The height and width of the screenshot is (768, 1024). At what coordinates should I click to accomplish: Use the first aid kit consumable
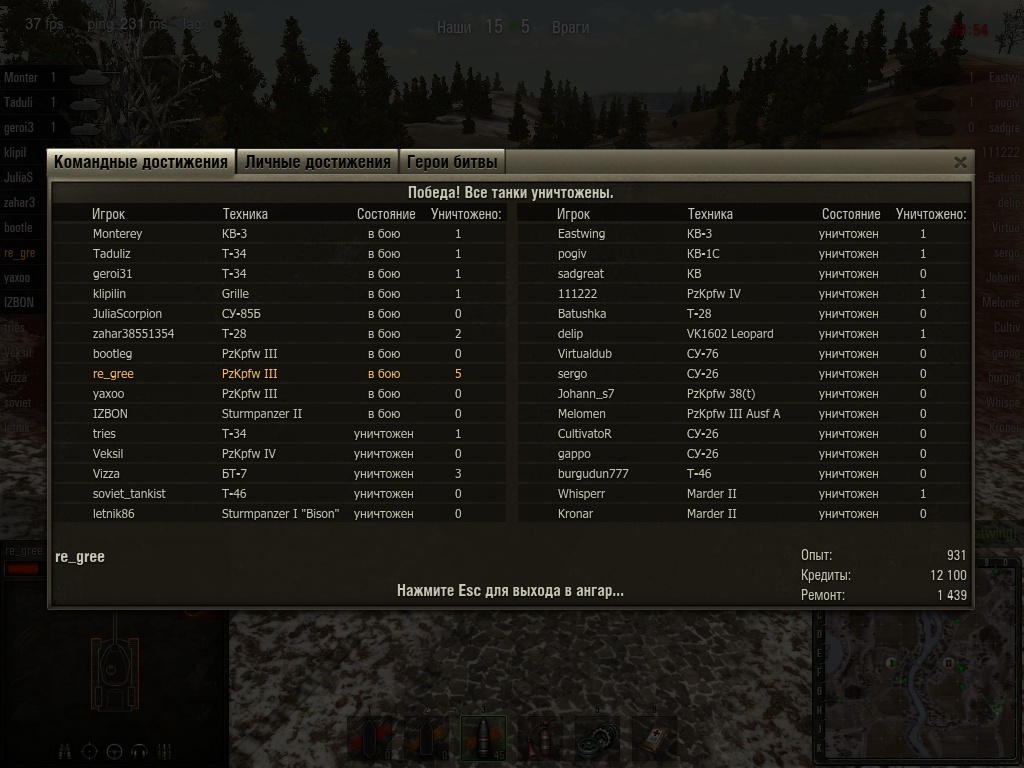(x=653, y=739)
